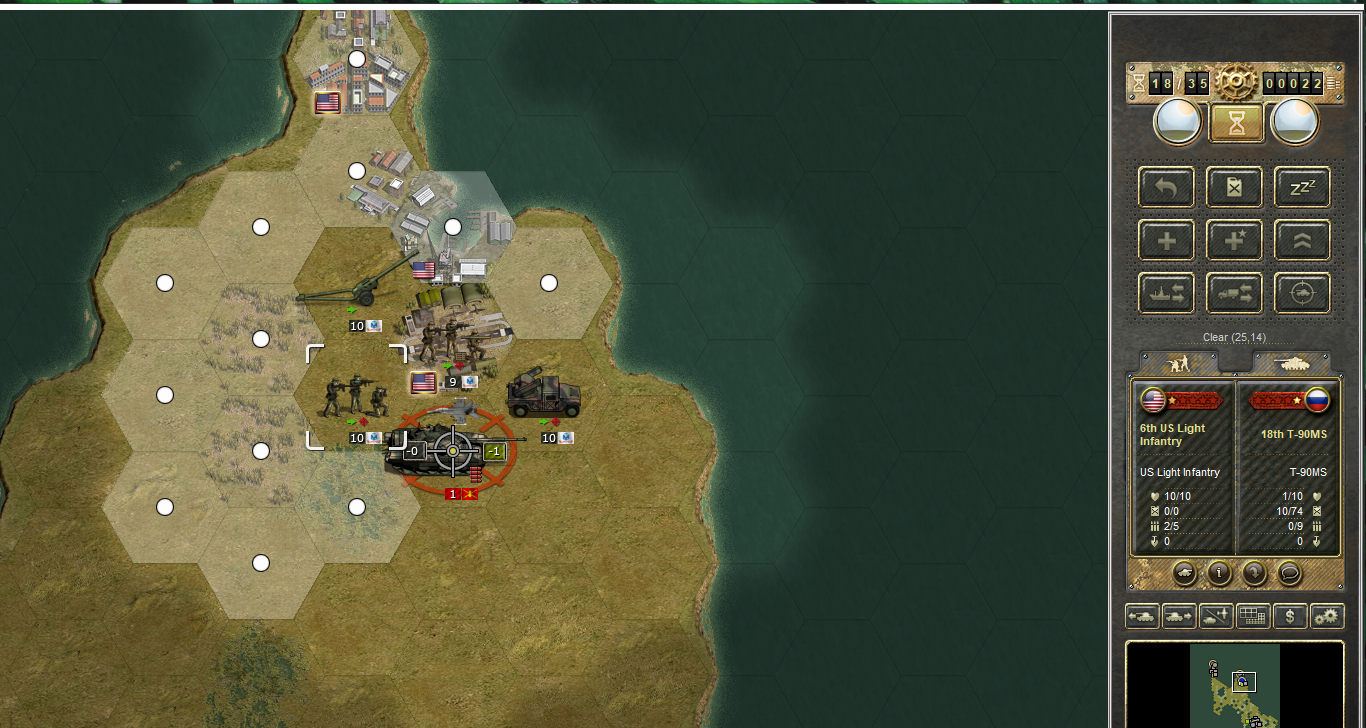The width and height of the screenshot is (1366, 728).
Task: Click the plain plus reinforcement button
Action: pyautogui.click(x=1166, y=240)
